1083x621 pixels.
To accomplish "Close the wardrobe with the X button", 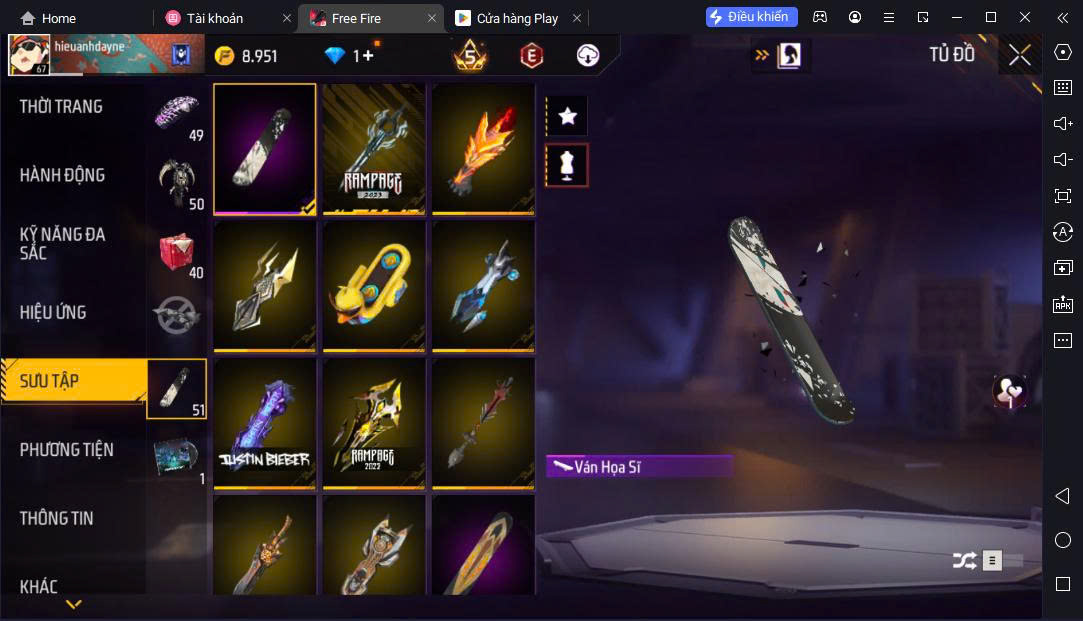I will (1019, 55).
